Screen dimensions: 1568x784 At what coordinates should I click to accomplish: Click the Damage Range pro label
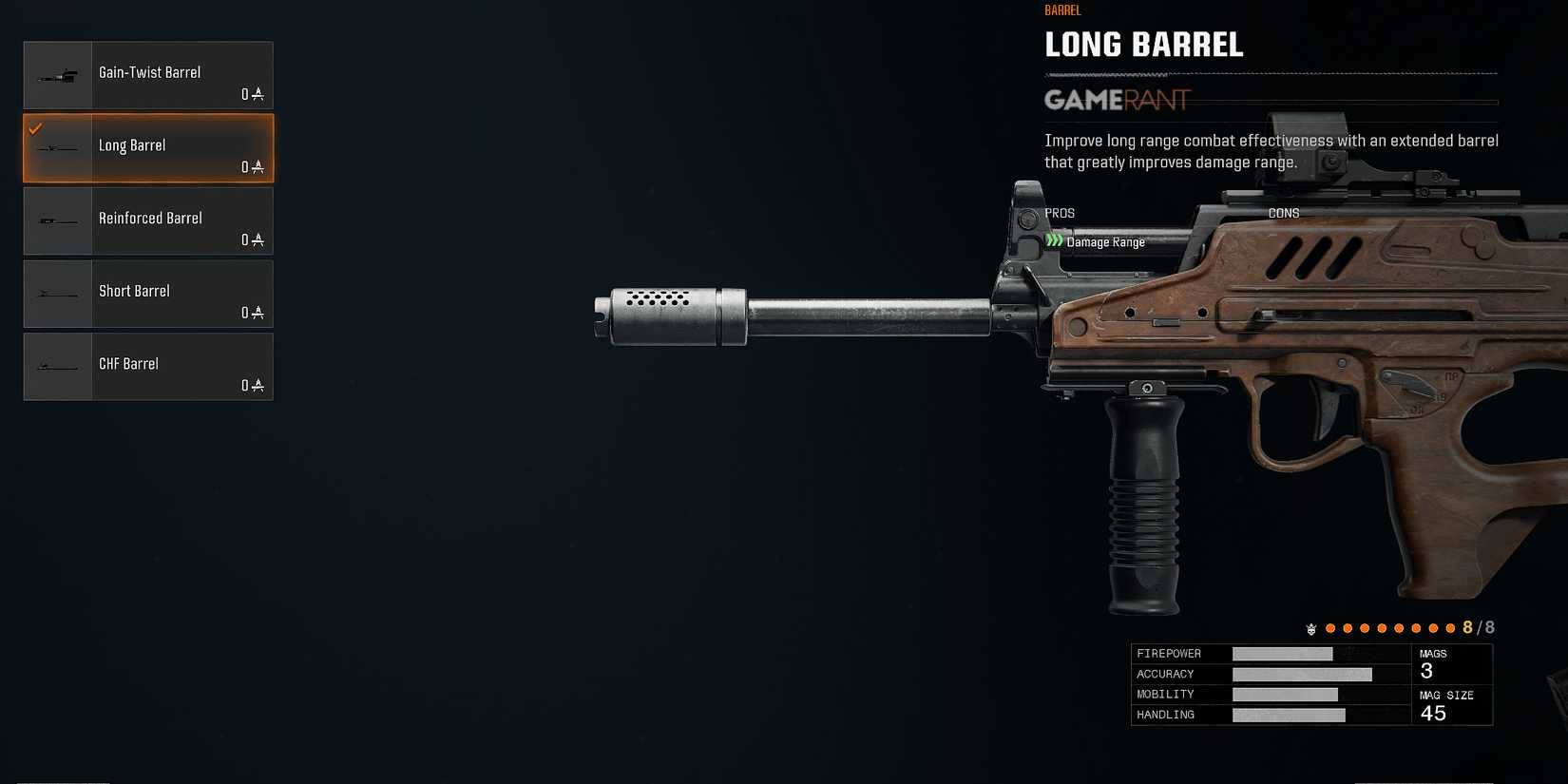pyautogui.click(x=1107, y=241)
